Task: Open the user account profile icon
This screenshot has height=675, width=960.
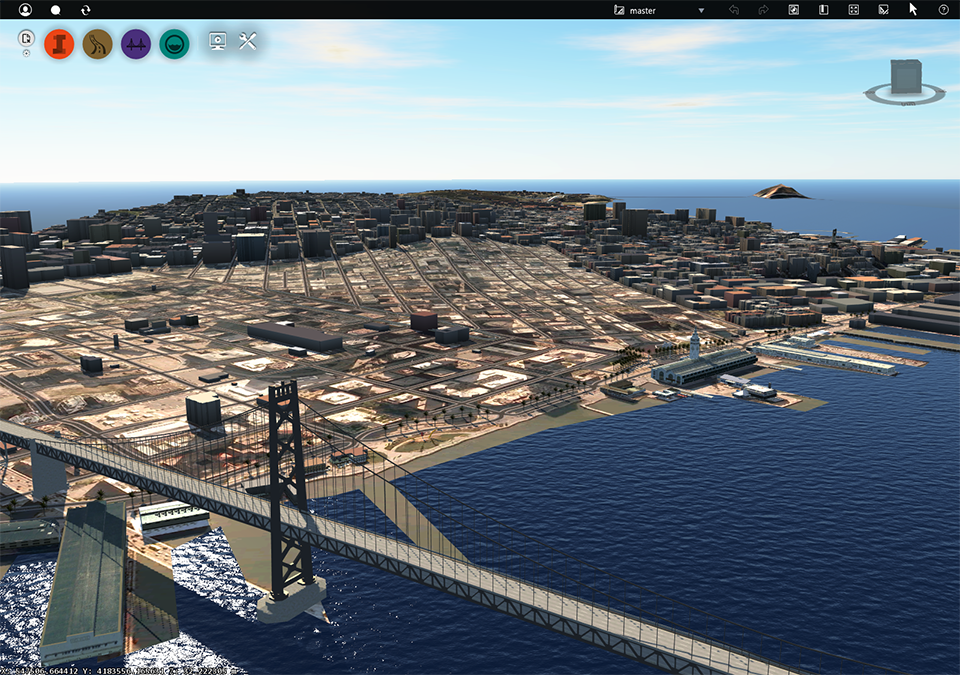Action: [25, 10]
